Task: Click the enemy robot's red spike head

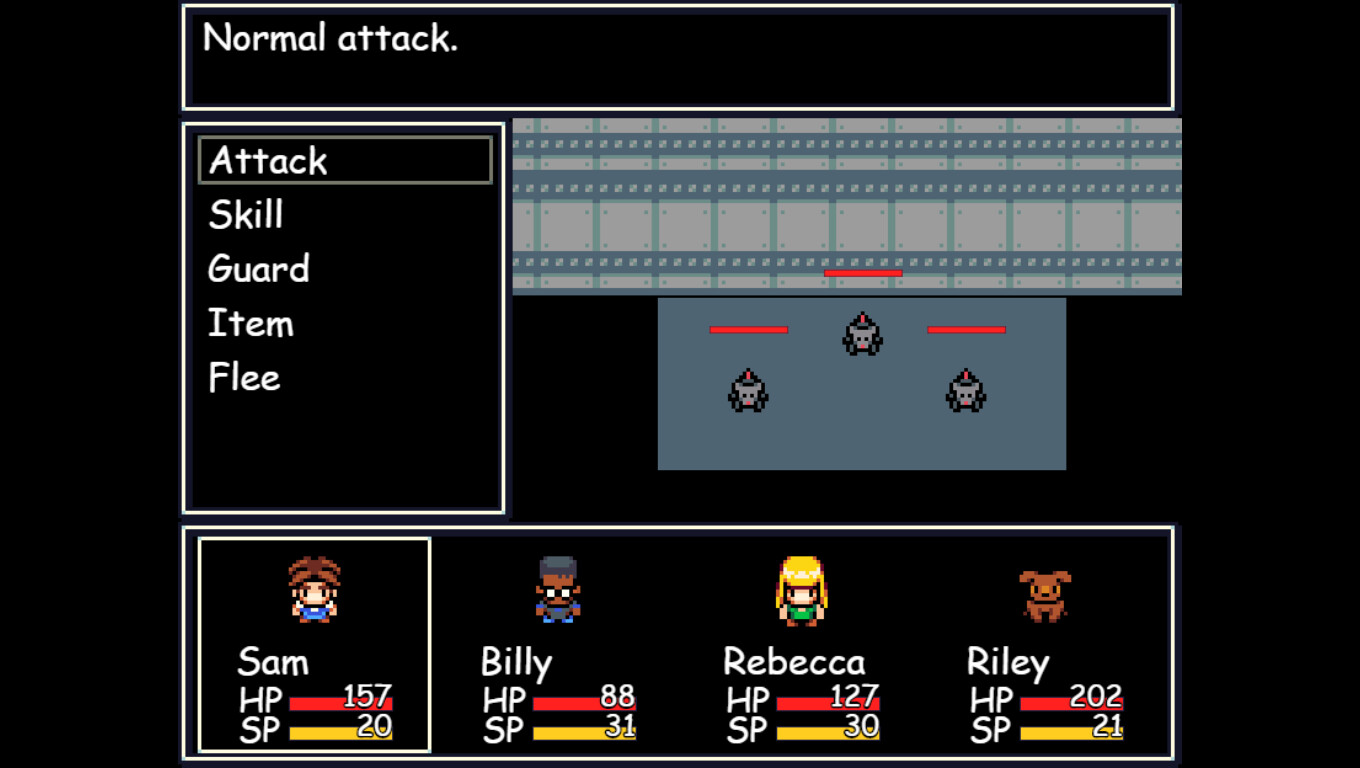Action: click(862, 318)
